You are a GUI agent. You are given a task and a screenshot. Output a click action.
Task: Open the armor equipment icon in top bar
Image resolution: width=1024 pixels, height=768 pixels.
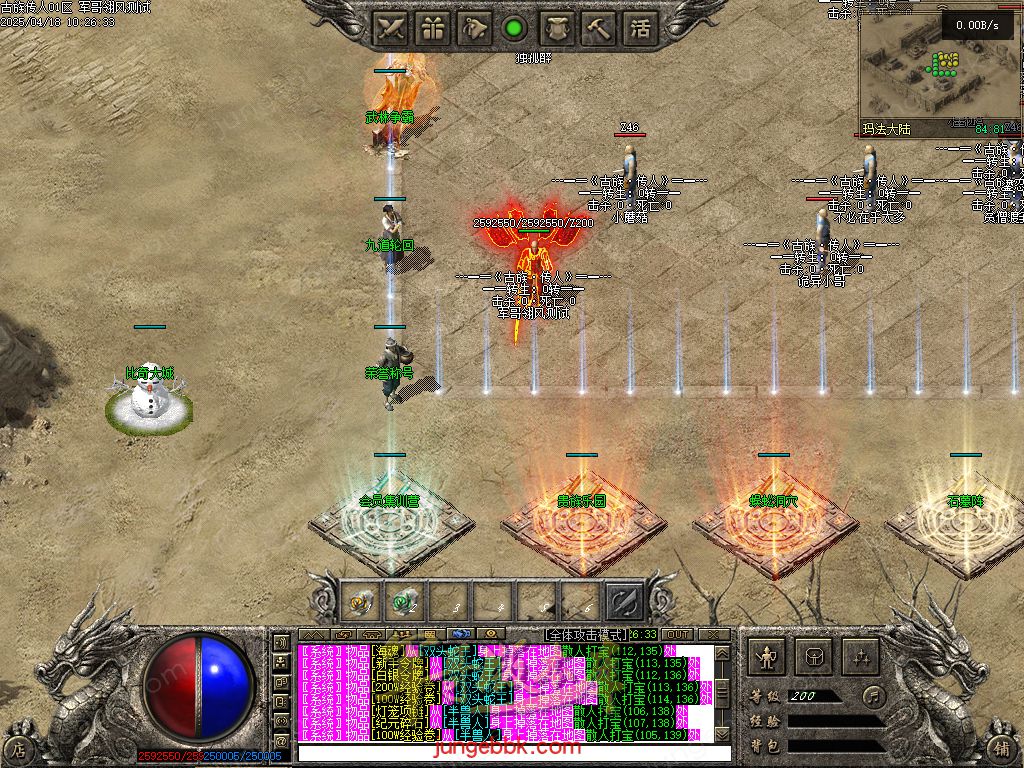click(x=556, y=28)
